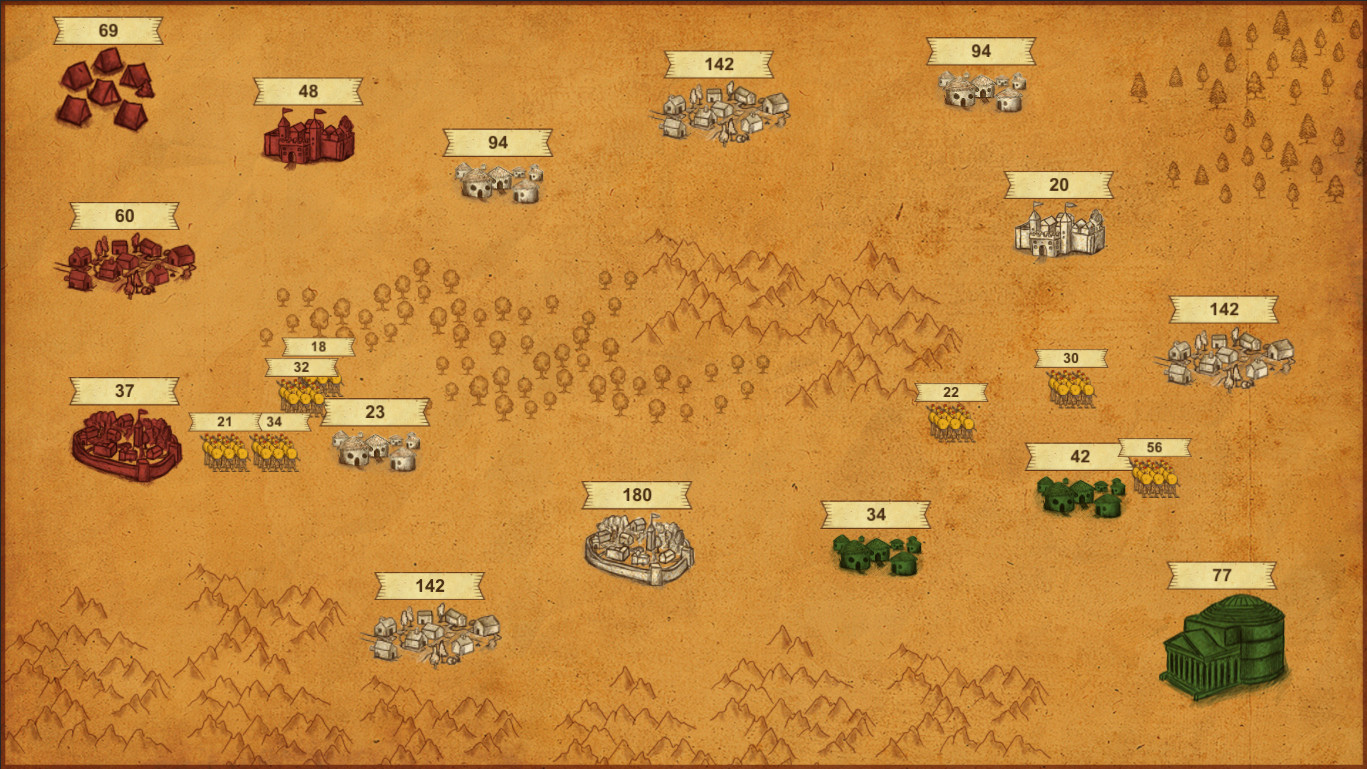1367x769 pixels.
Task: Select the red walled city labeled 37
Action: 125,440
